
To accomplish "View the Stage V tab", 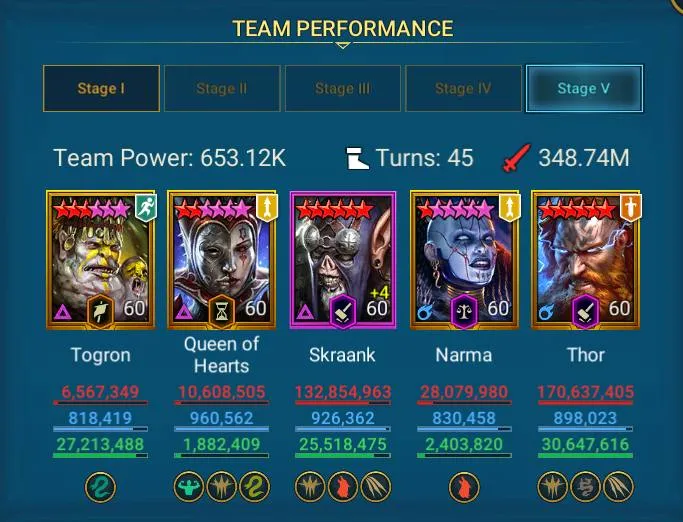I will click(x=584, y=88).
